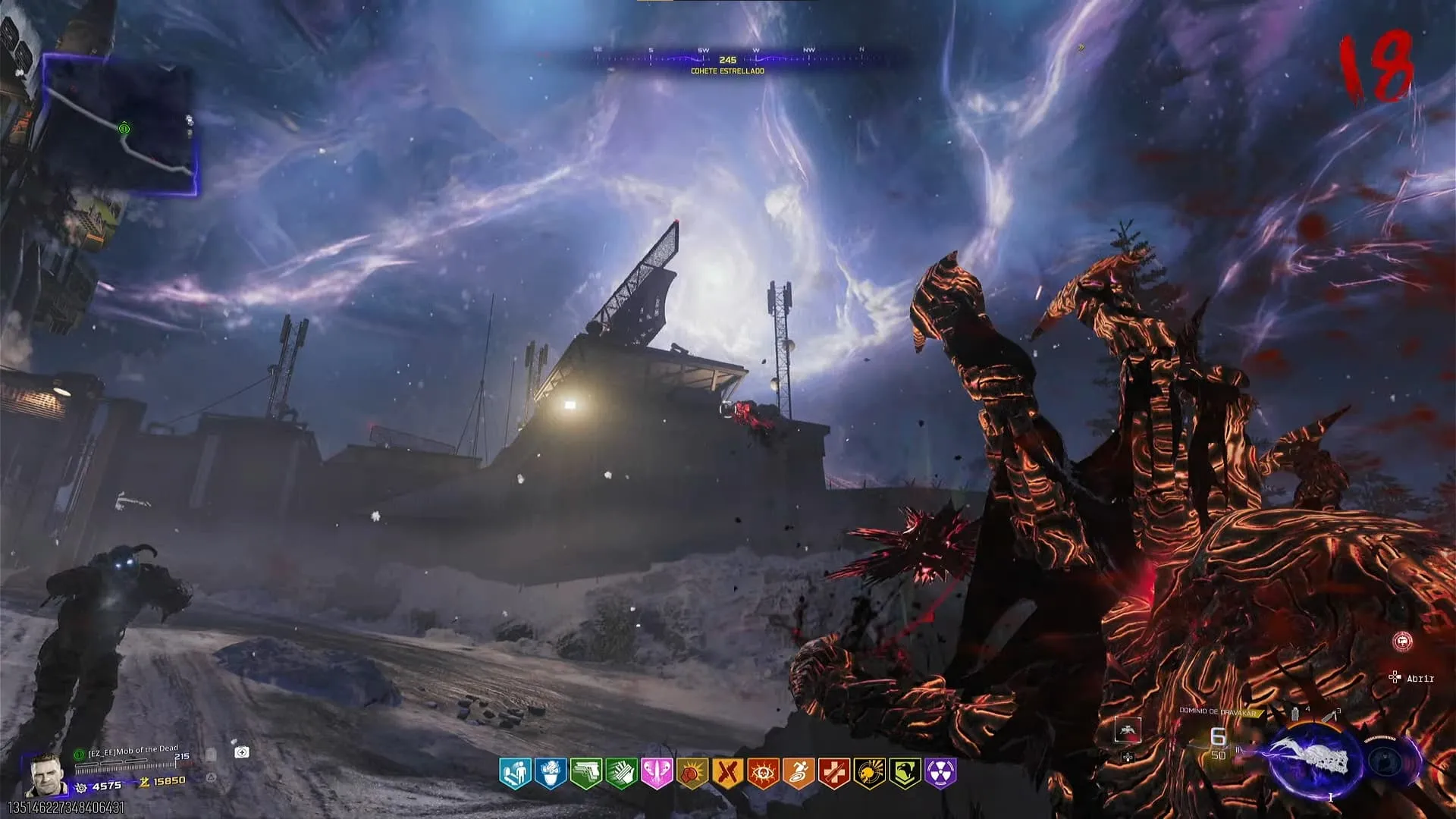Click the purple radiation symbol perk icon
Screen dimensions: 1456x819
tap(941, 773)
